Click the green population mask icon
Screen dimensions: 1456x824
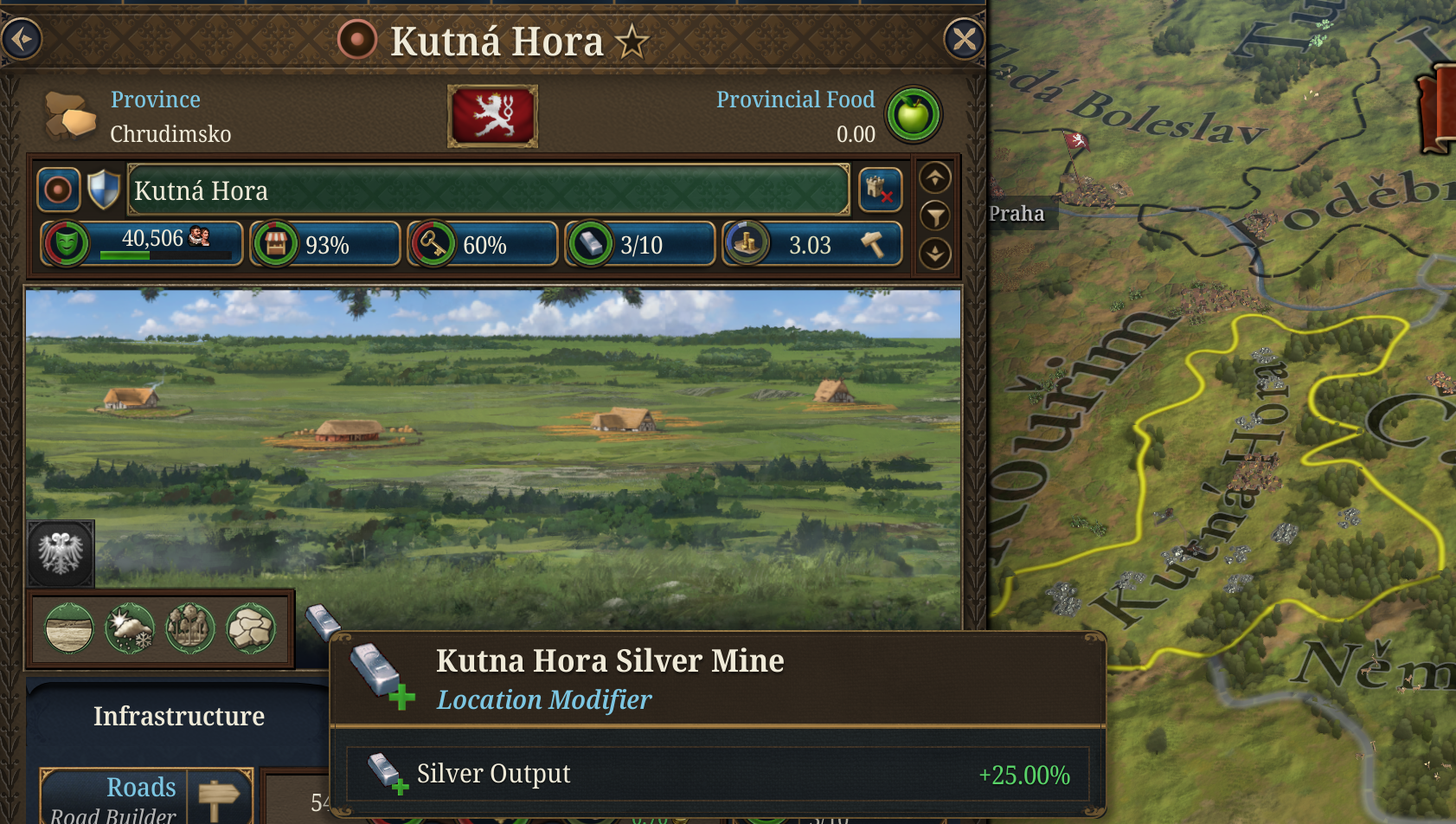[x=66, y=243]
